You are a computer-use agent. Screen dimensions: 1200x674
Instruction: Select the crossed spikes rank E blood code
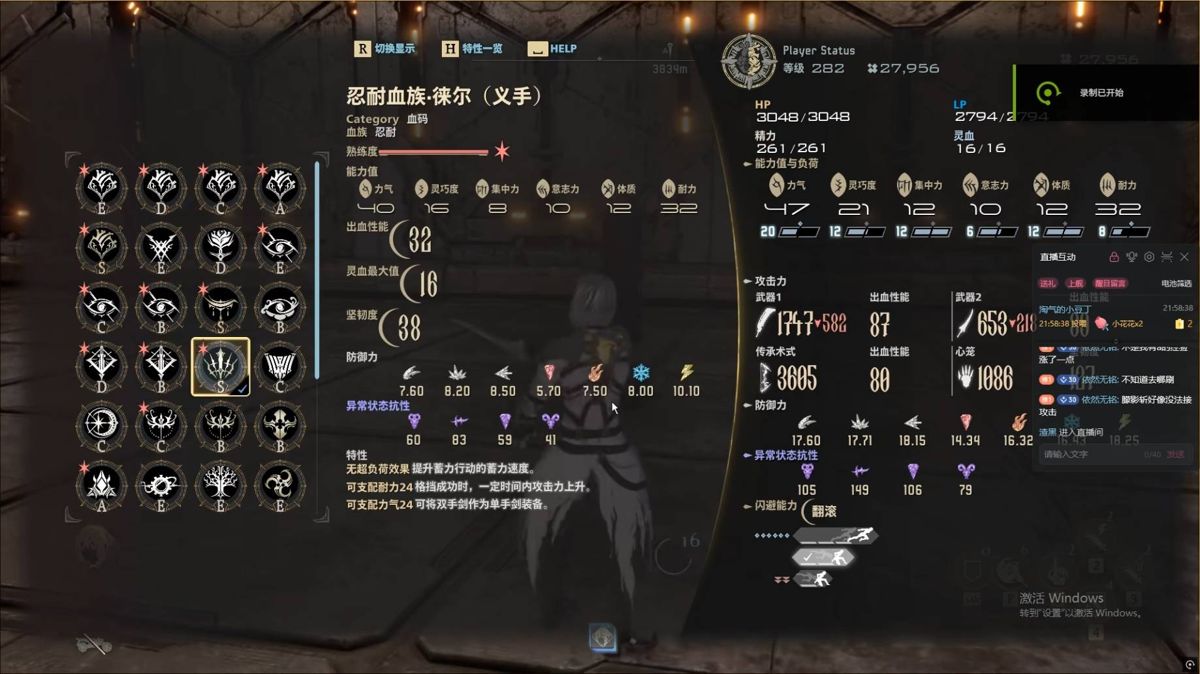pos(162,246)
